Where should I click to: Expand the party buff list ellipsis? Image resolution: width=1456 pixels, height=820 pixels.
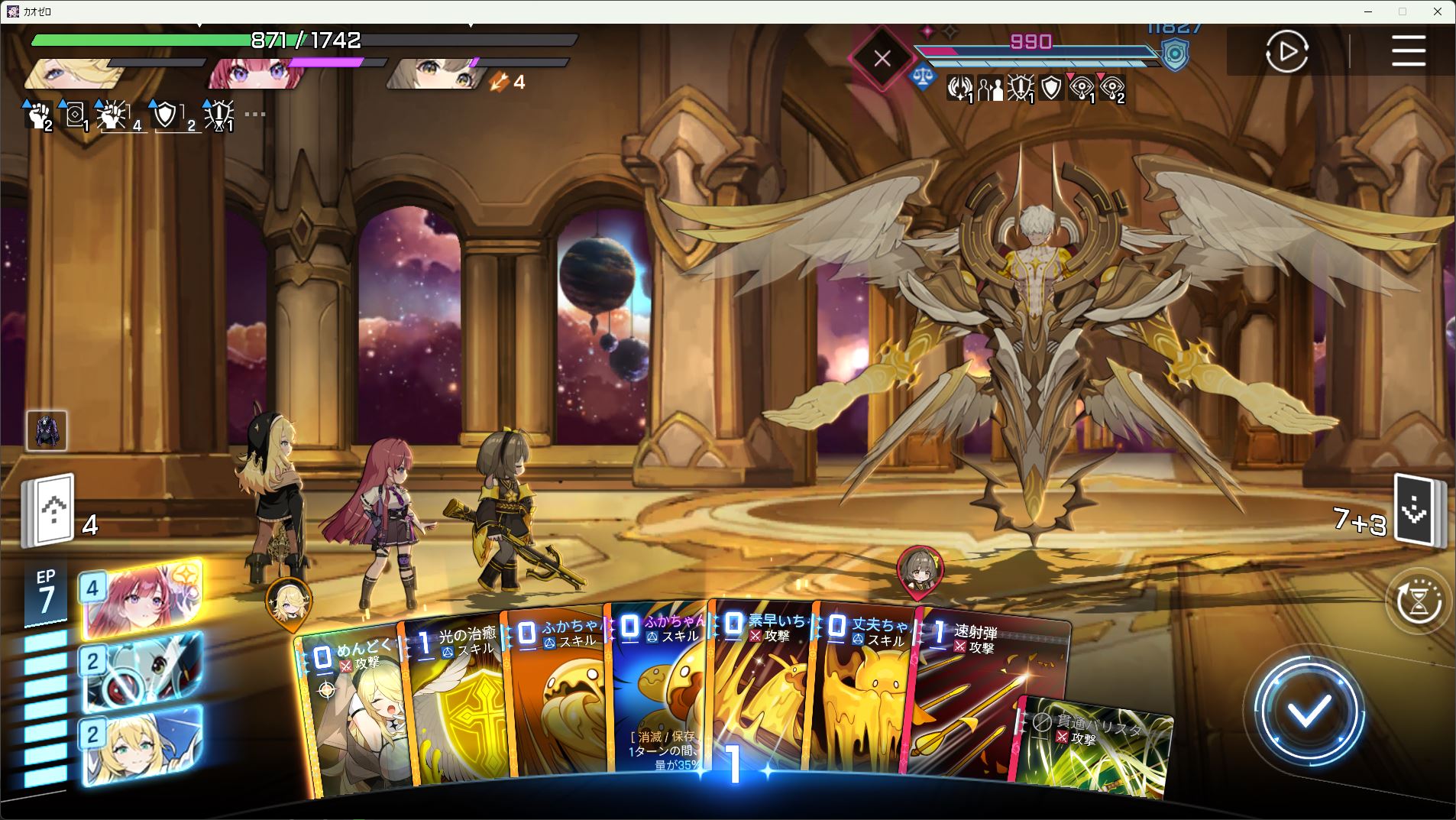[254, 115]
